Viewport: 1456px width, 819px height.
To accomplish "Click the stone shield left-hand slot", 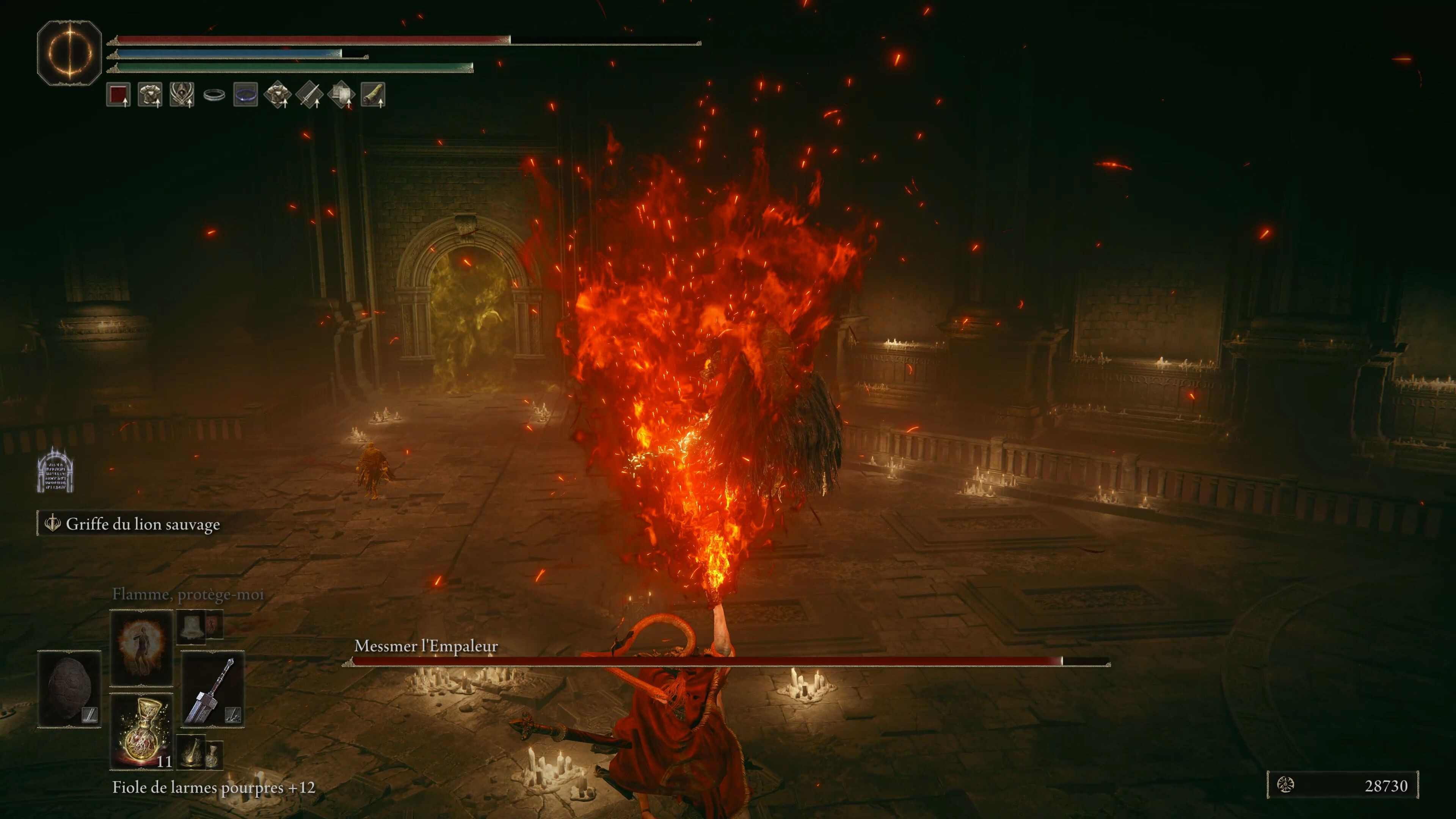I will click(x=69, y=689).
